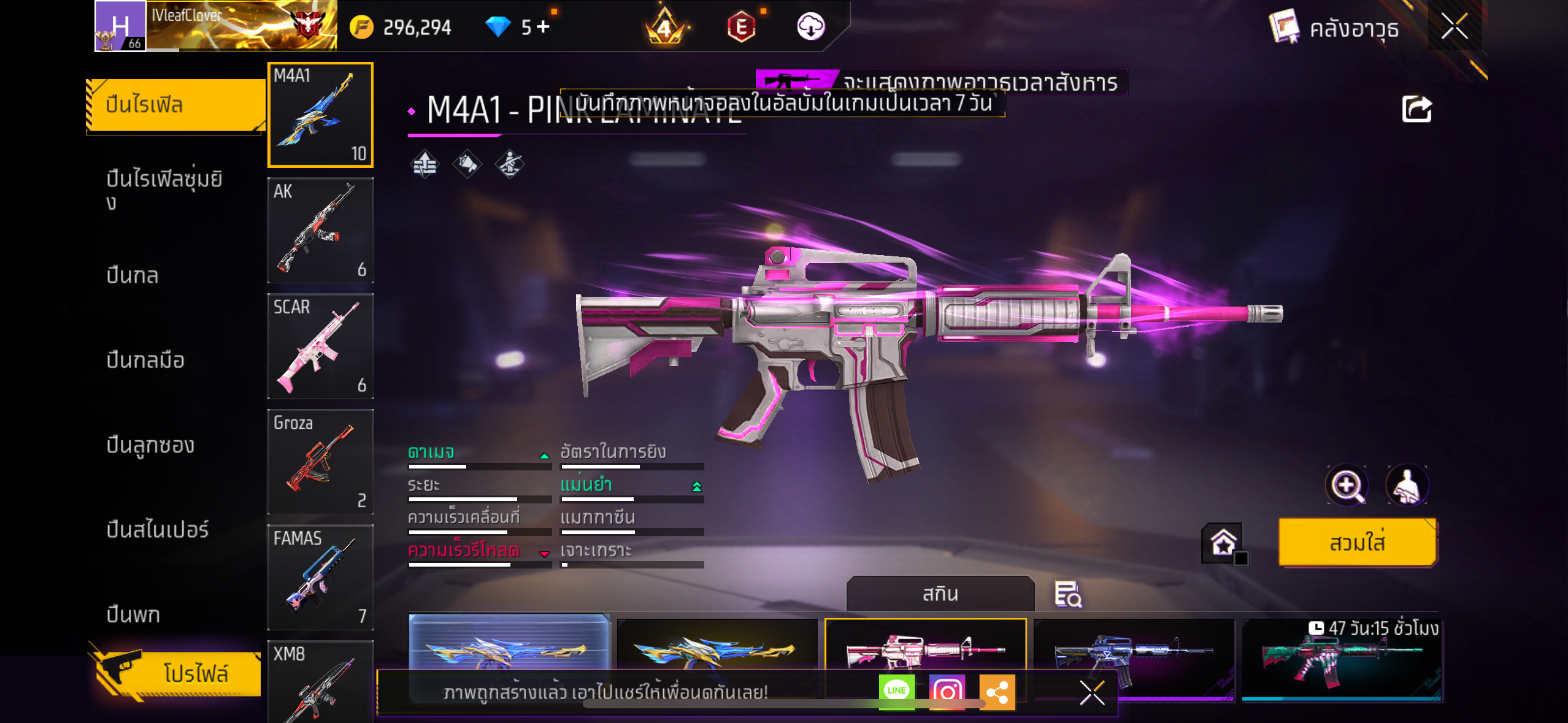Switch to the ปืนกล category
1568x723 pixels.
(x=133, y=275)
